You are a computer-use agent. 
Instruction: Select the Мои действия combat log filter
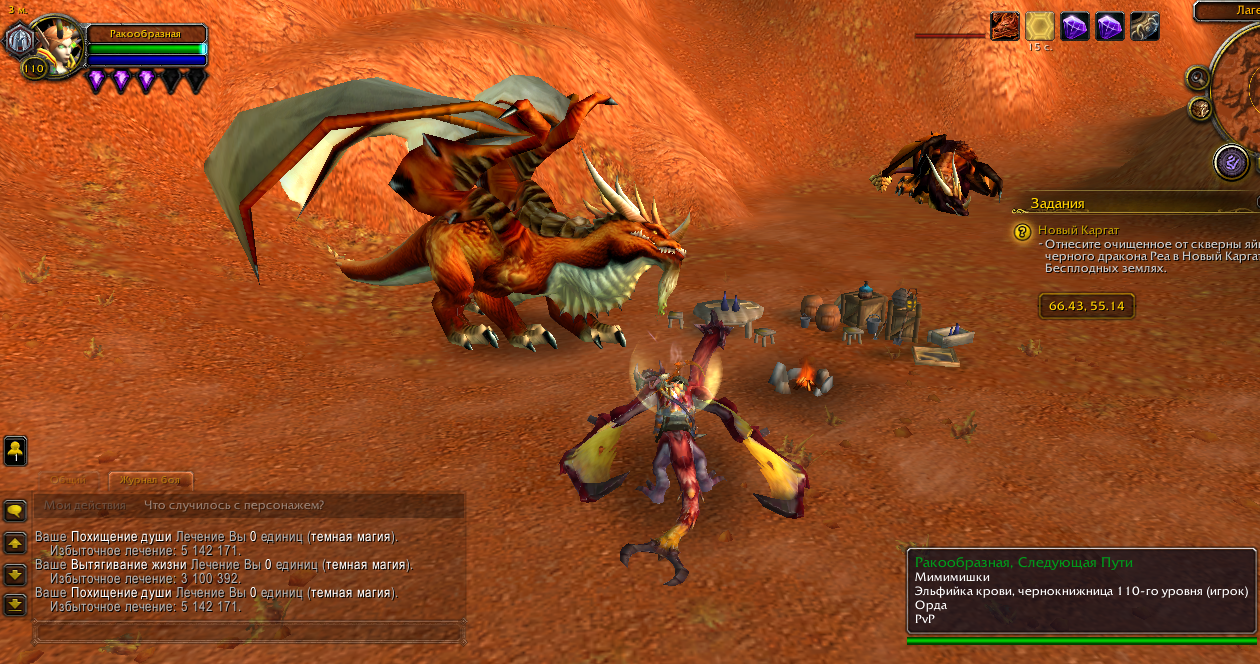click(84, 505)
